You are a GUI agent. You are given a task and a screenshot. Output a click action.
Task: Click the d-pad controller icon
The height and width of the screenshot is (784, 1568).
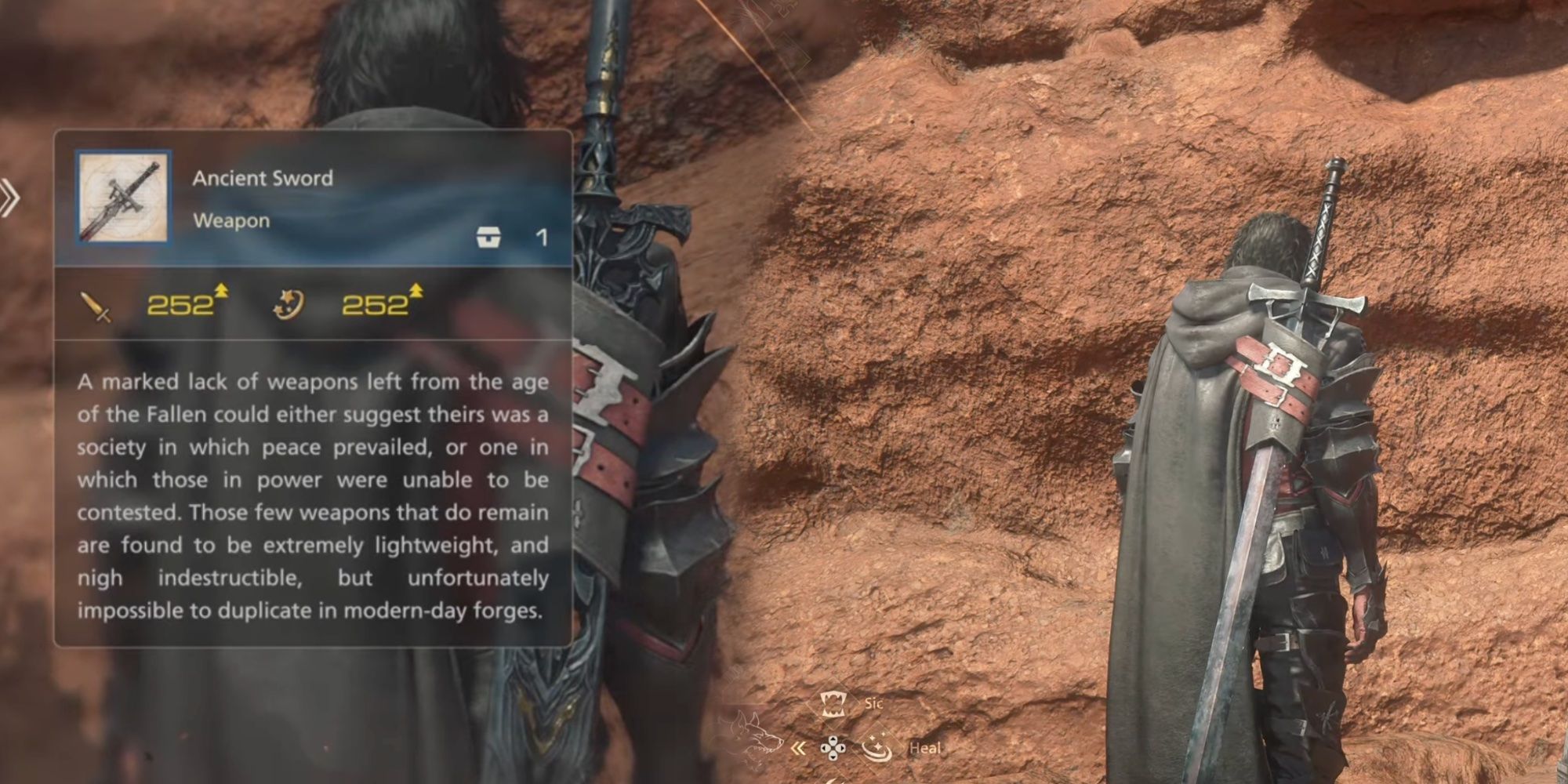833,749
